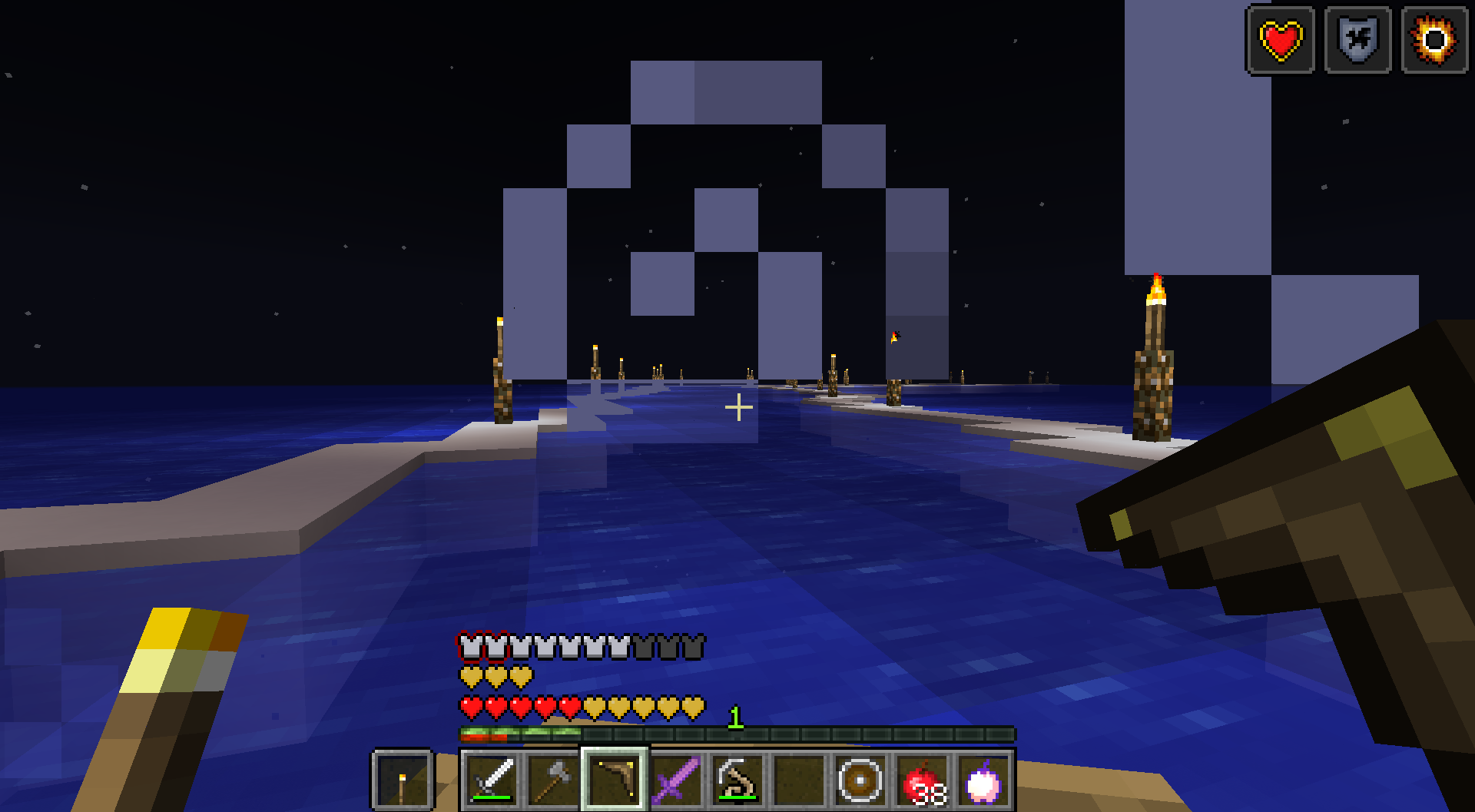Click the fire ring status icon top right
This screenshot has height=812, width=1475.
point(1433,40)
